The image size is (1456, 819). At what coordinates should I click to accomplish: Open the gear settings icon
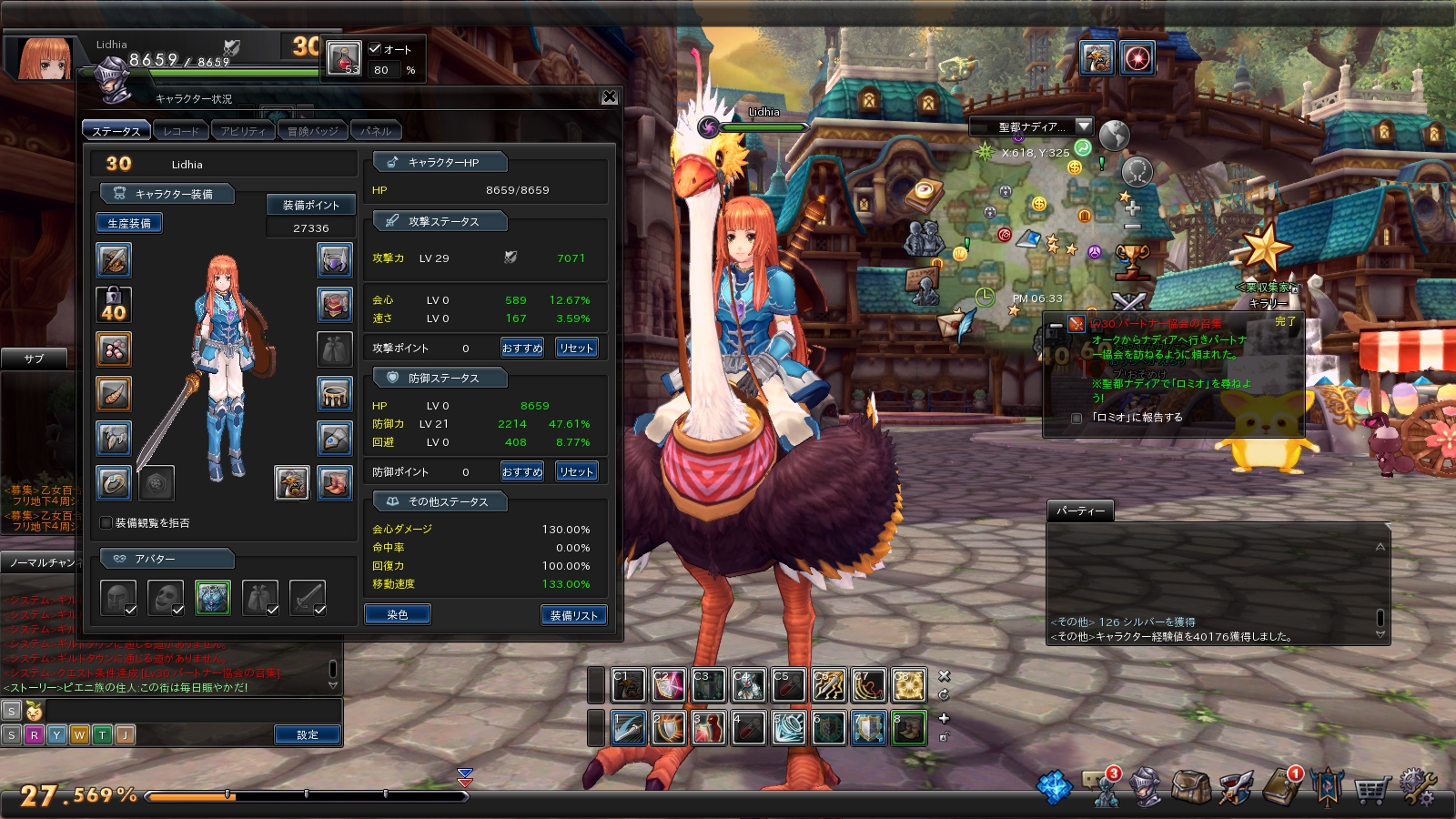pos(1417,787)
